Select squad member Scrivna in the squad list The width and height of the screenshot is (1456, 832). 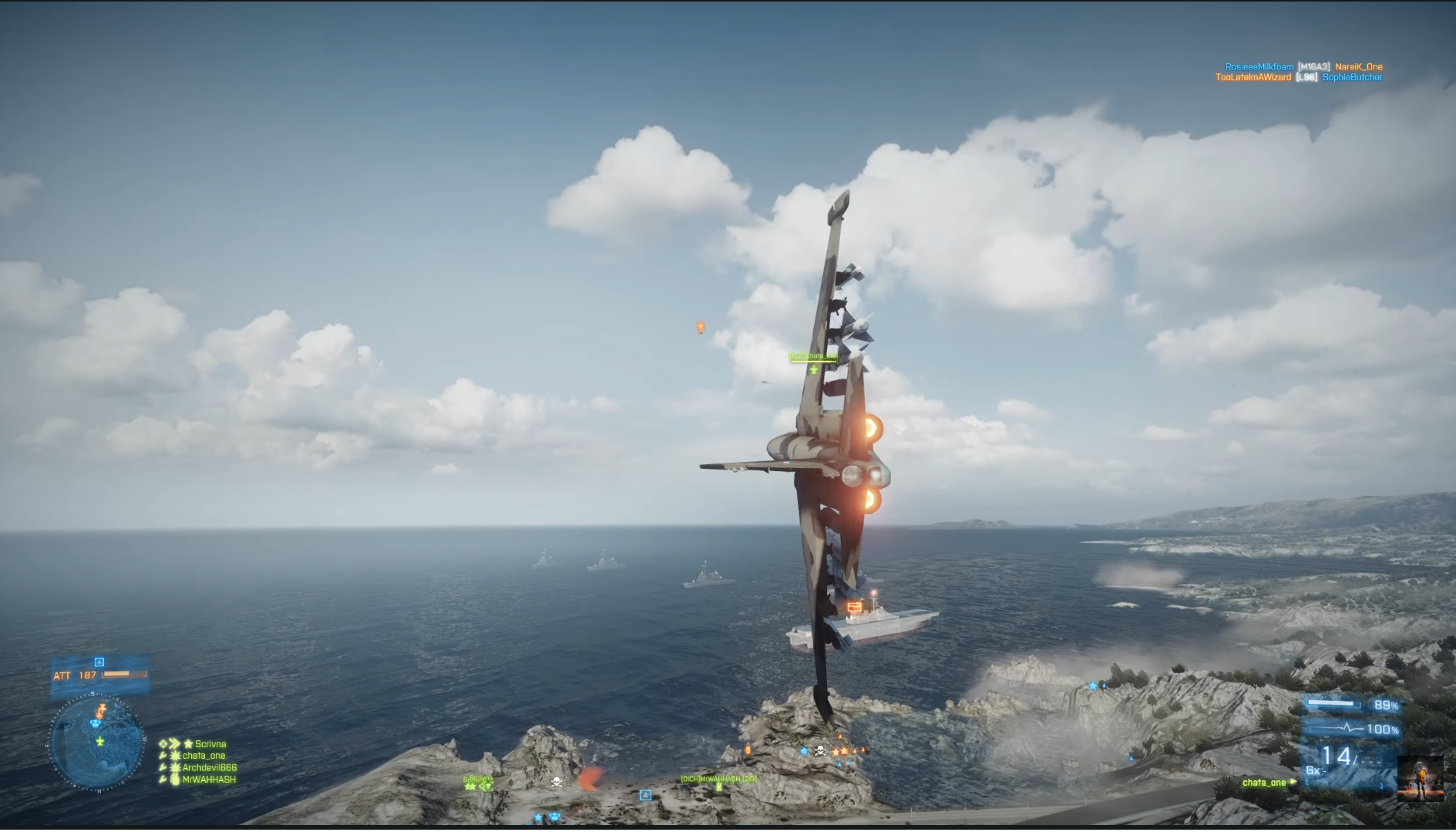point(210,744)
